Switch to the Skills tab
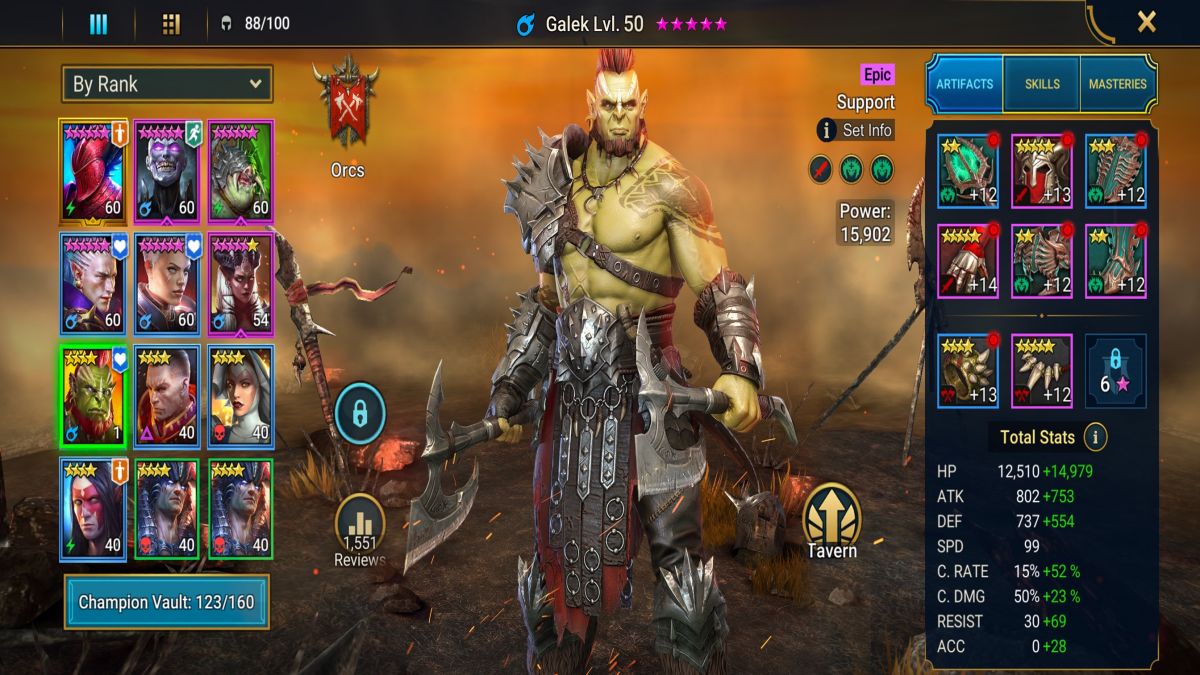Viewport: 1200px width, 675px height. [x=1042, y=85]
